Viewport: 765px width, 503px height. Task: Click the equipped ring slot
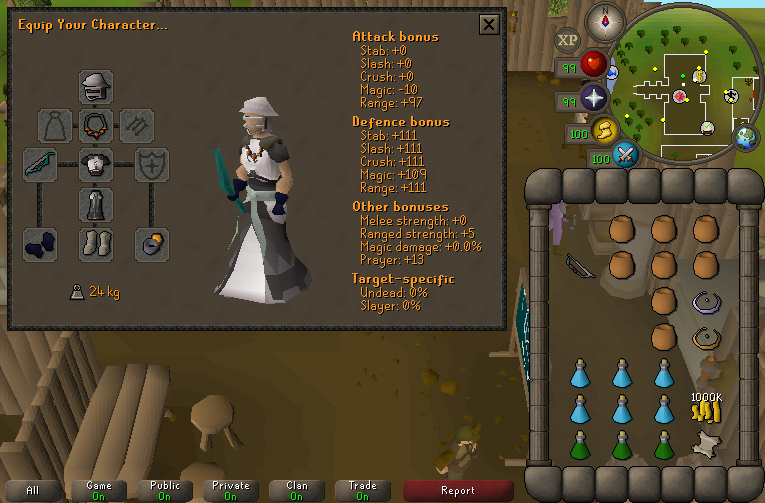coord(152,243)
